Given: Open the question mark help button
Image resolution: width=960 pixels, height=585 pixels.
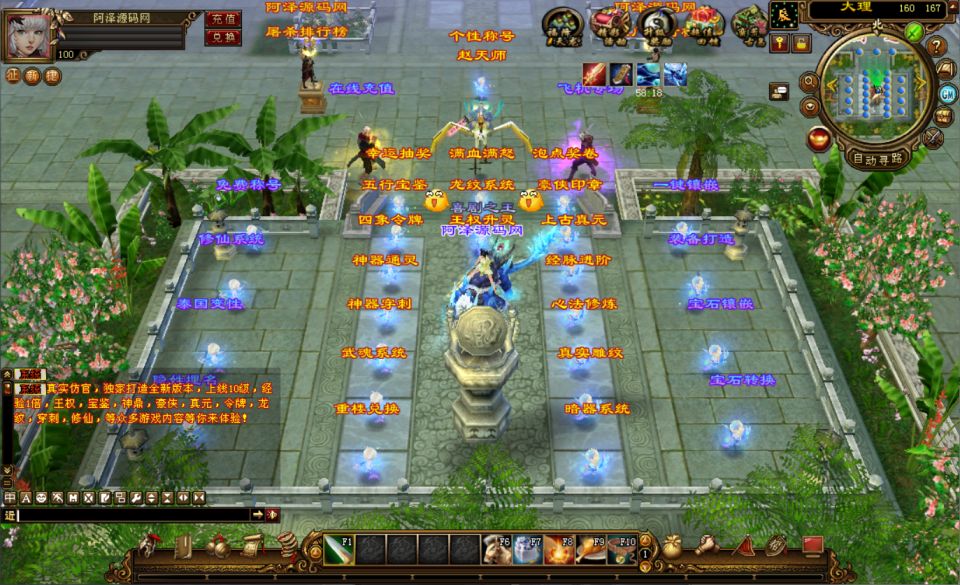Looking at the screenshot, I should coord(937,45).
